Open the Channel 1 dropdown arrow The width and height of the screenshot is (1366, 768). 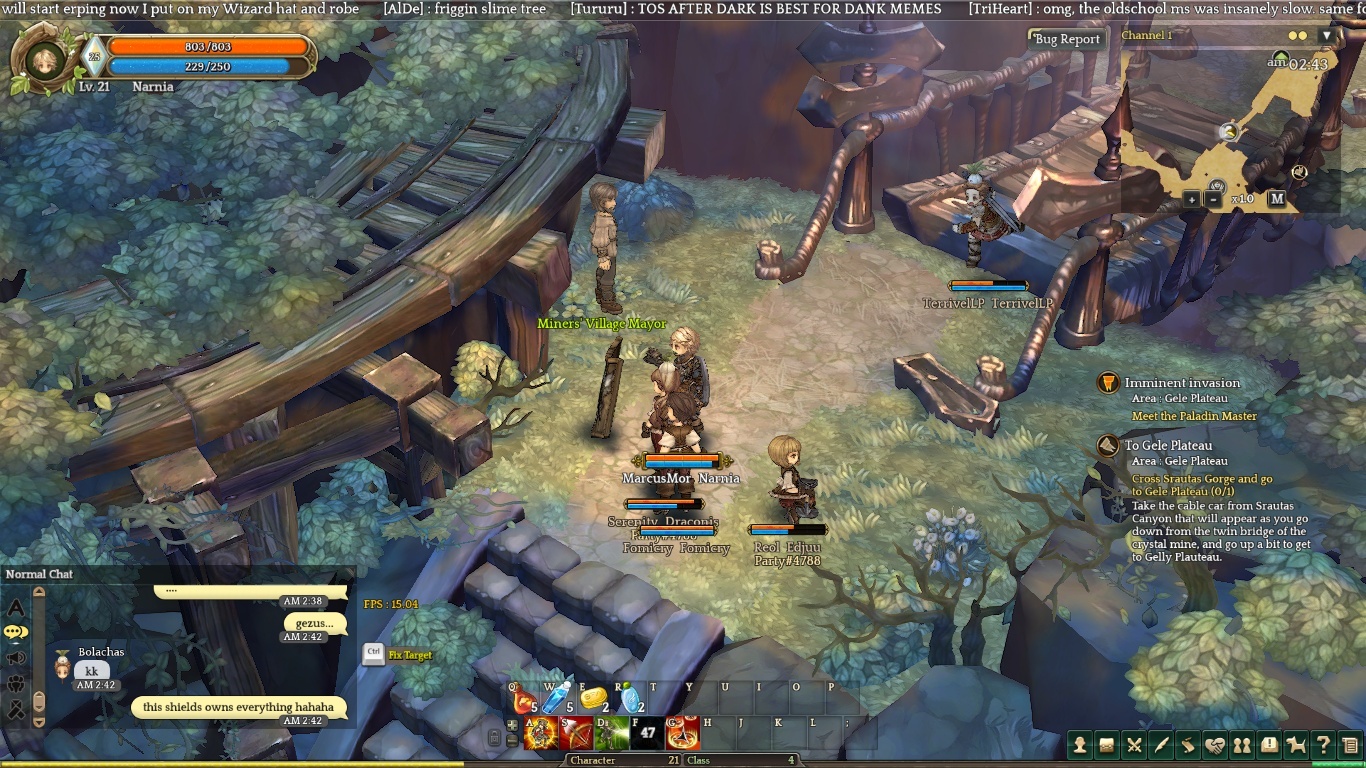pos(1326,35)
